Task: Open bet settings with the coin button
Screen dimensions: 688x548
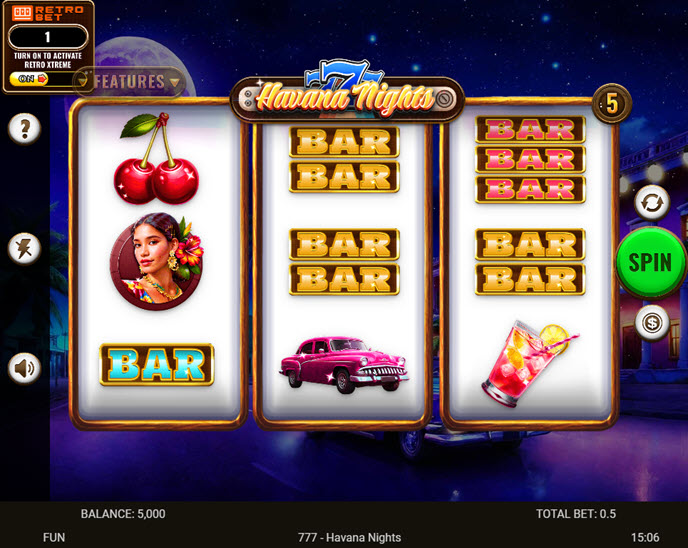Action: click(651, 322)
